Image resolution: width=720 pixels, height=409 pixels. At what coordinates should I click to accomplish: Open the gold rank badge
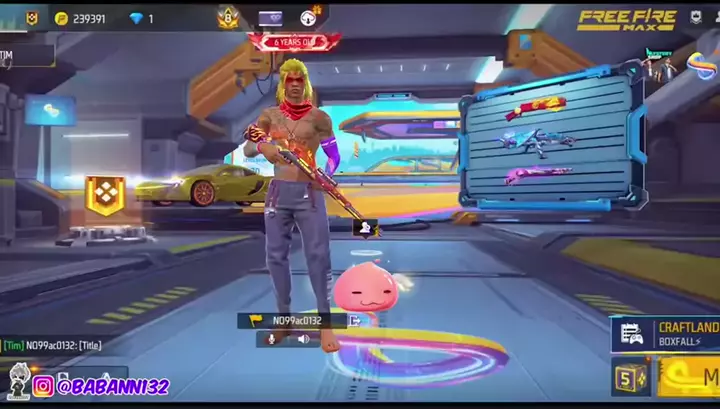(x=228, y=17)
